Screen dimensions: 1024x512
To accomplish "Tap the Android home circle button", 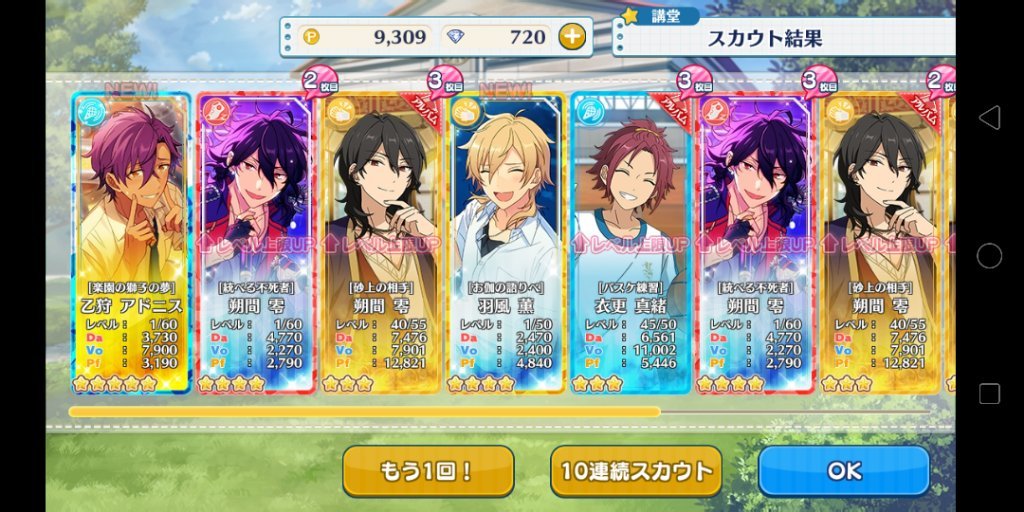I will [989, 256].
